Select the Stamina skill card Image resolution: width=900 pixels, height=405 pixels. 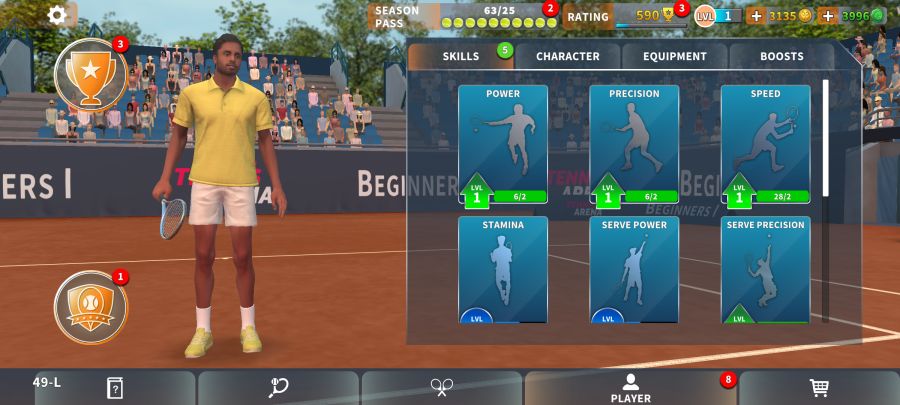503,269
